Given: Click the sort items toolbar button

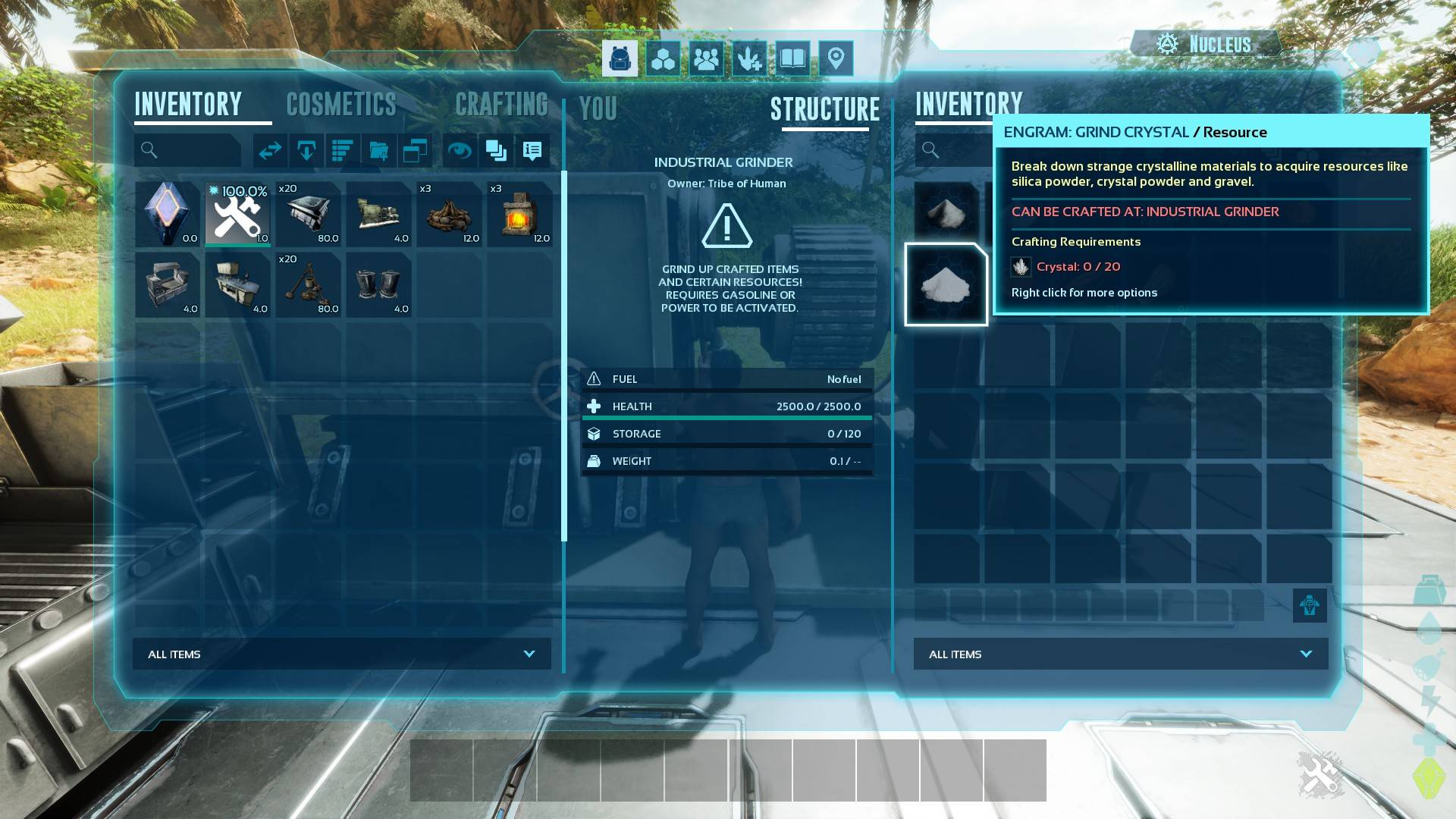Looking at the screenshot, I should pos(343,151).
